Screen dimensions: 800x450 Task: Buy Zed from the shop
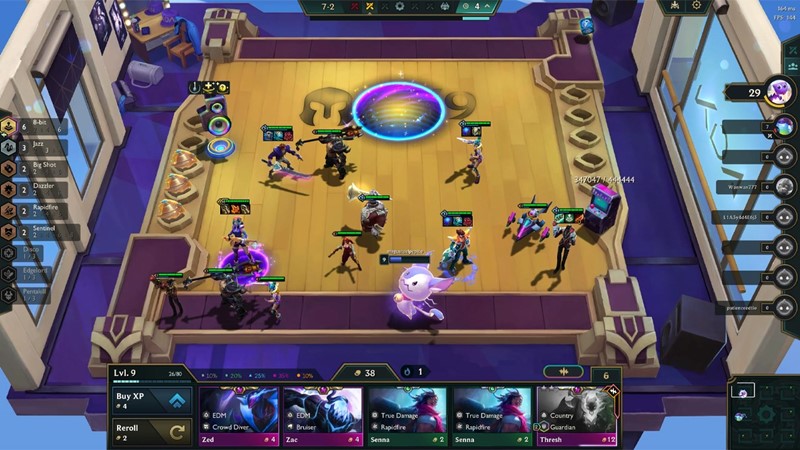pyautogui.click(x=238, y=415)
